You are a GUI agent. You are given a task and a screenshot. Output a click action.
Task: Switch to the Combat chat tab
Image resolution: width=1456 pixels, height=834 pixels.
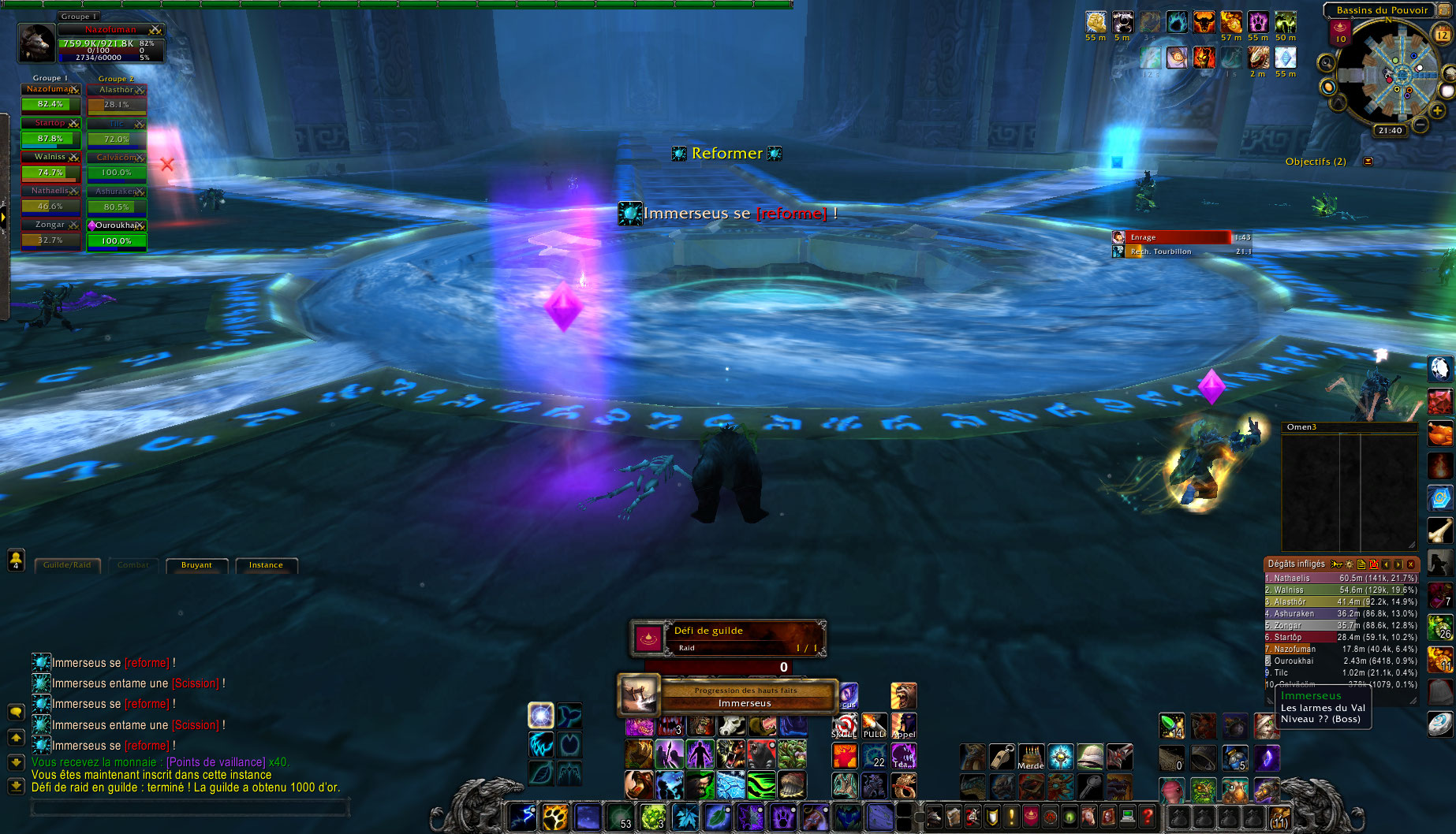click(x=133, y=565)
